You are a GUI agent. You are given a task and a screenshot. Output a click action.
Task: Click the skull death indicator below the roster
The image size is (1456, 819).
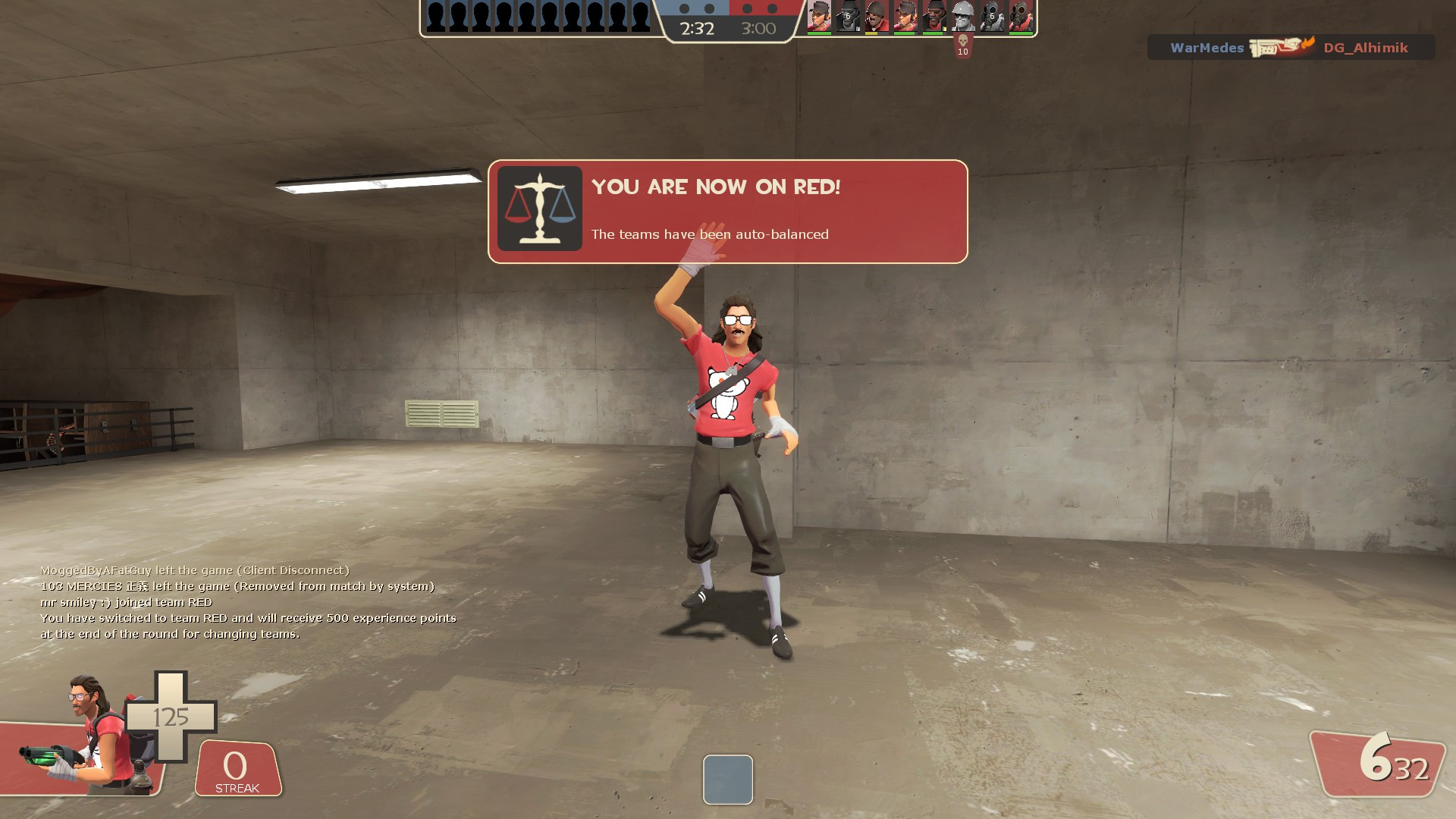point(963,42)
